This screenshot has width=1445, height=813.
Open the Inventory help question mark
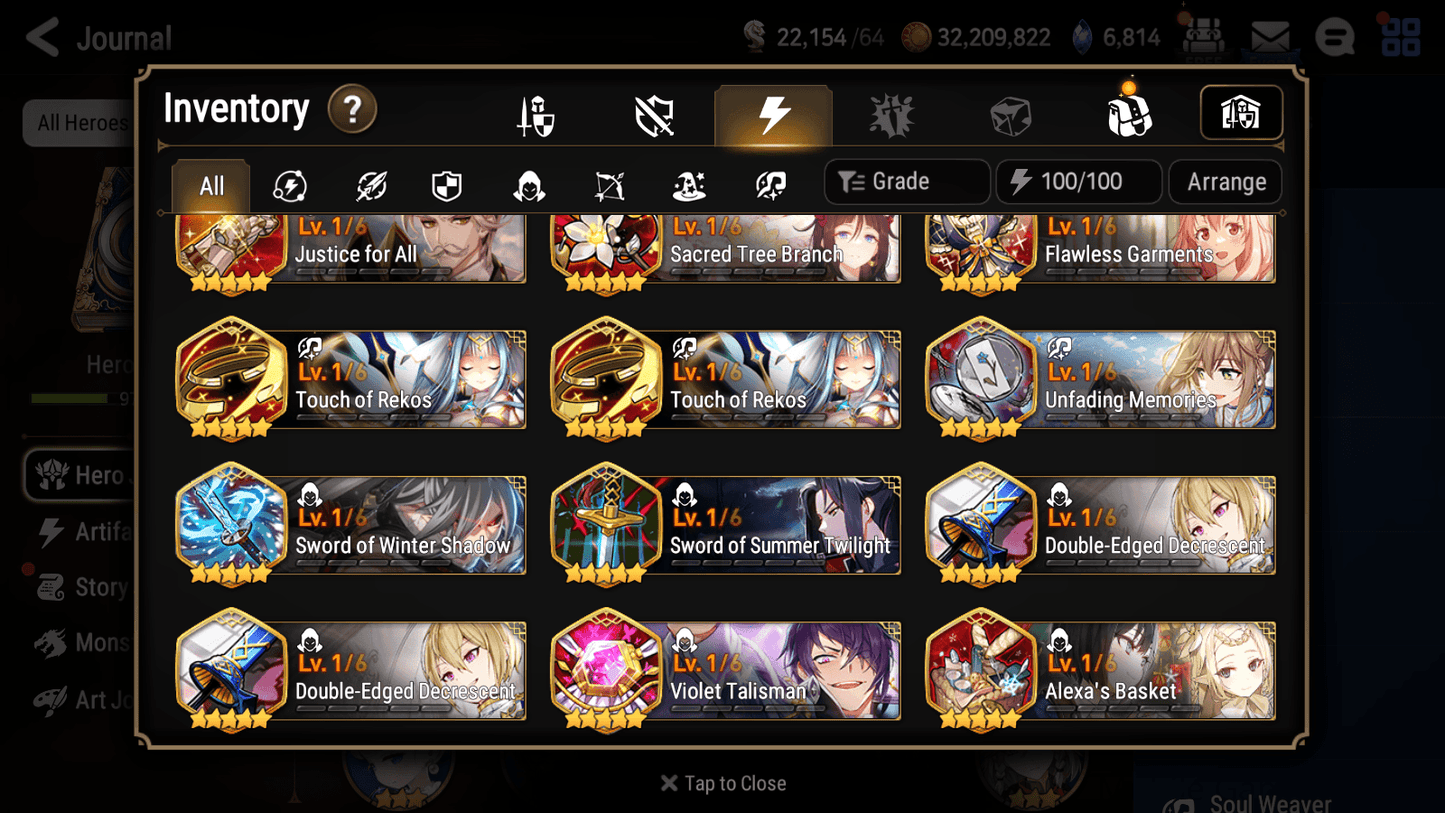[x=352, y=110]
